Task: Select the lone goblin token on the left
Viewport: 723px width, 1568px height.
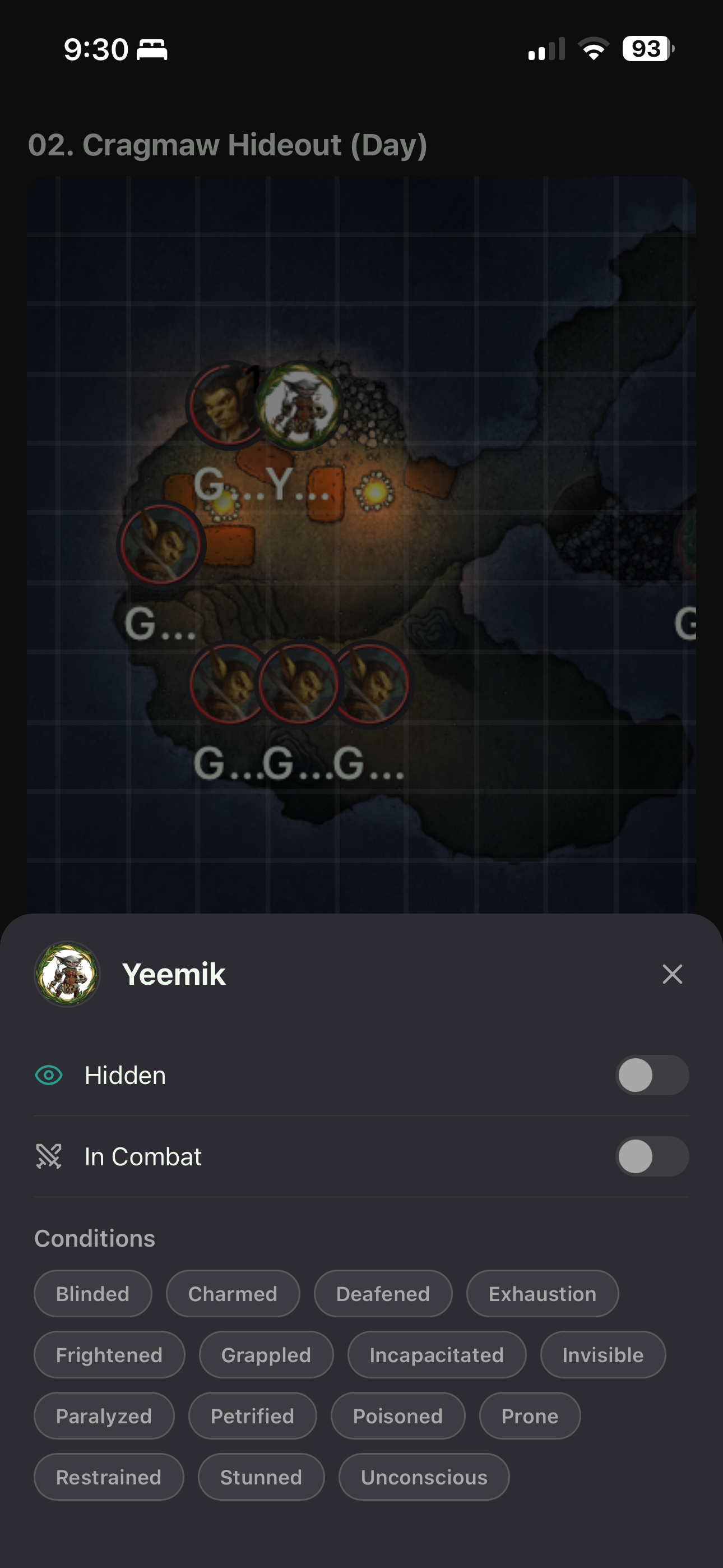Action: 161,545
